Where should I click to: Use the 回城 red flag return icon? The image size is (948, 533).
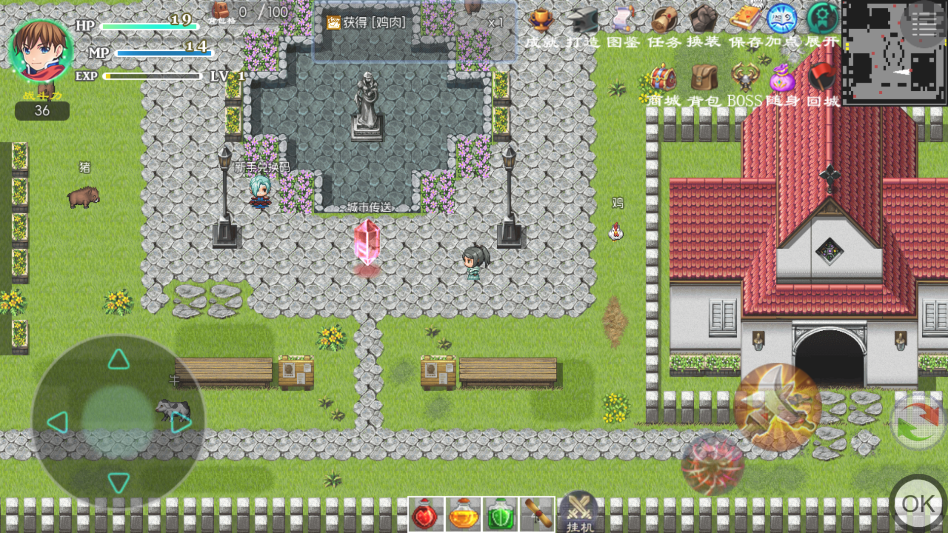point(822,79)
